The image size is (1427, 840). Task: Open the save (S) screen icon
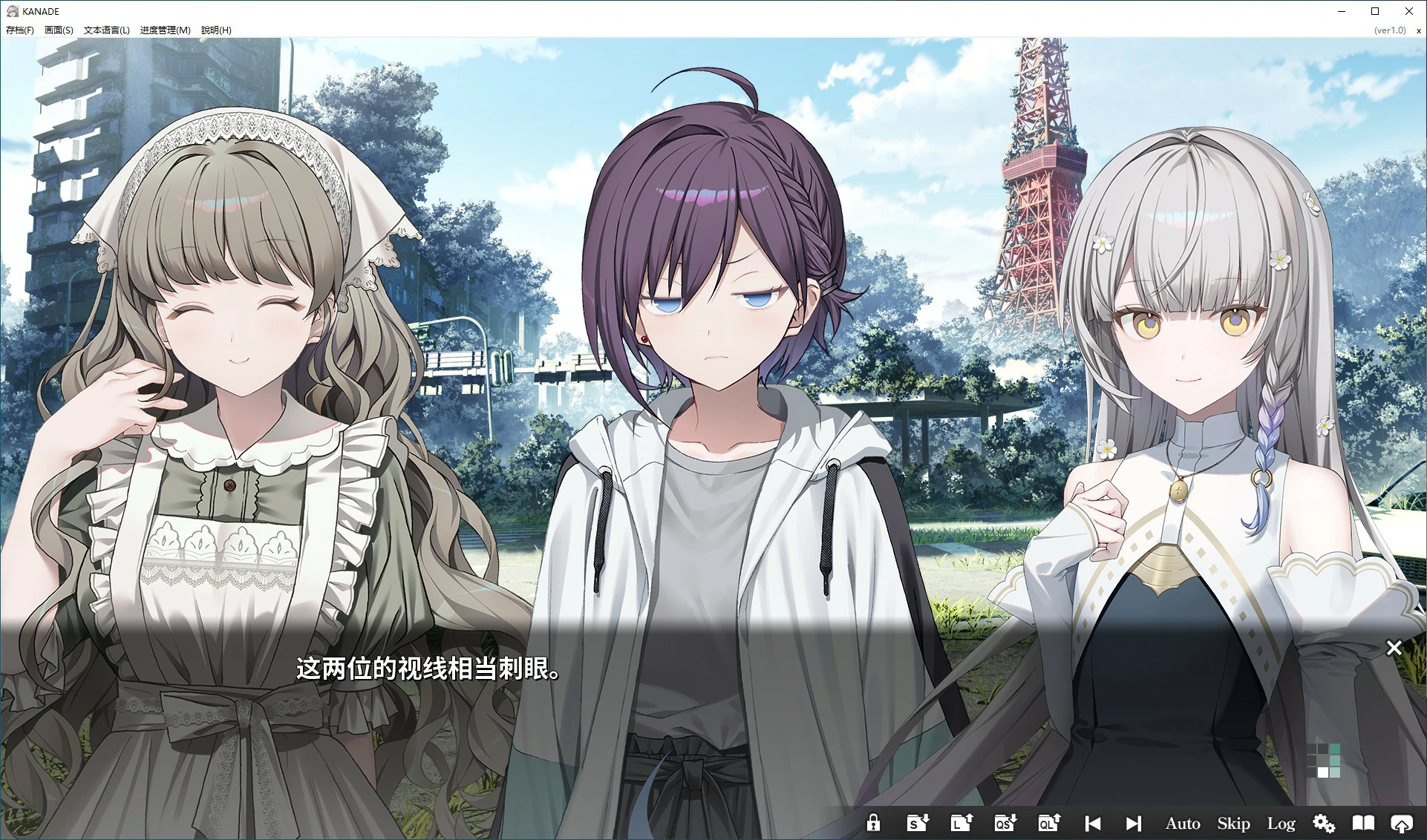916,822
